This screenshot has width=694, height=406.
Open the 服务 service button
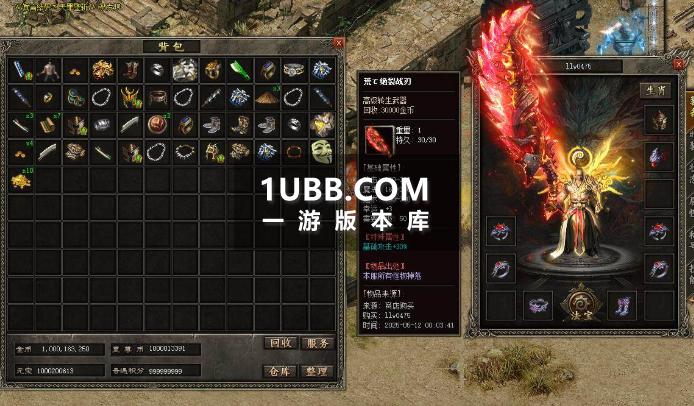pos(318,343)
